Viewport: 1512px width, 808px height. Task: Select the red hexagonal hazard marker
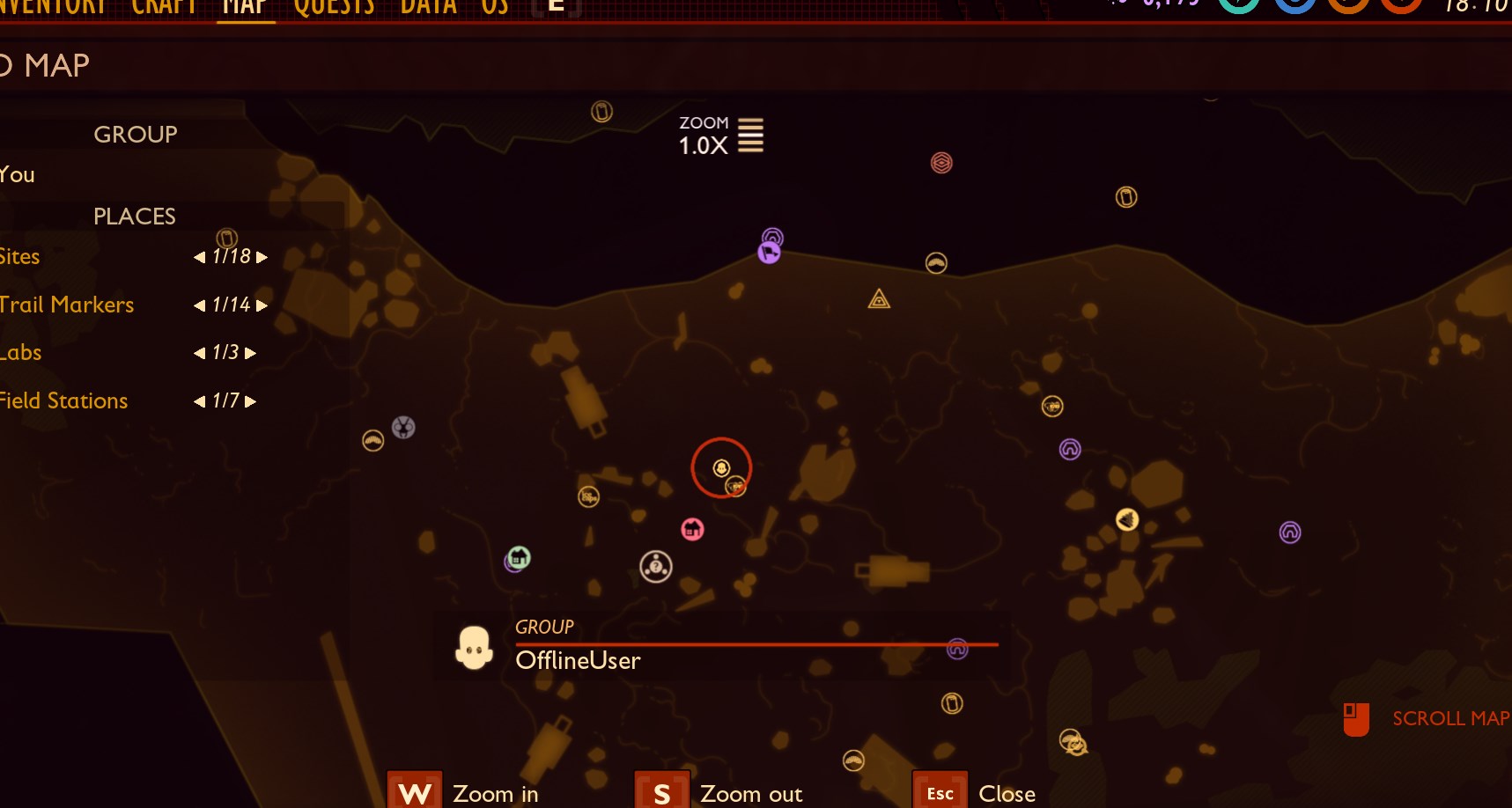[x=941, y=163]
